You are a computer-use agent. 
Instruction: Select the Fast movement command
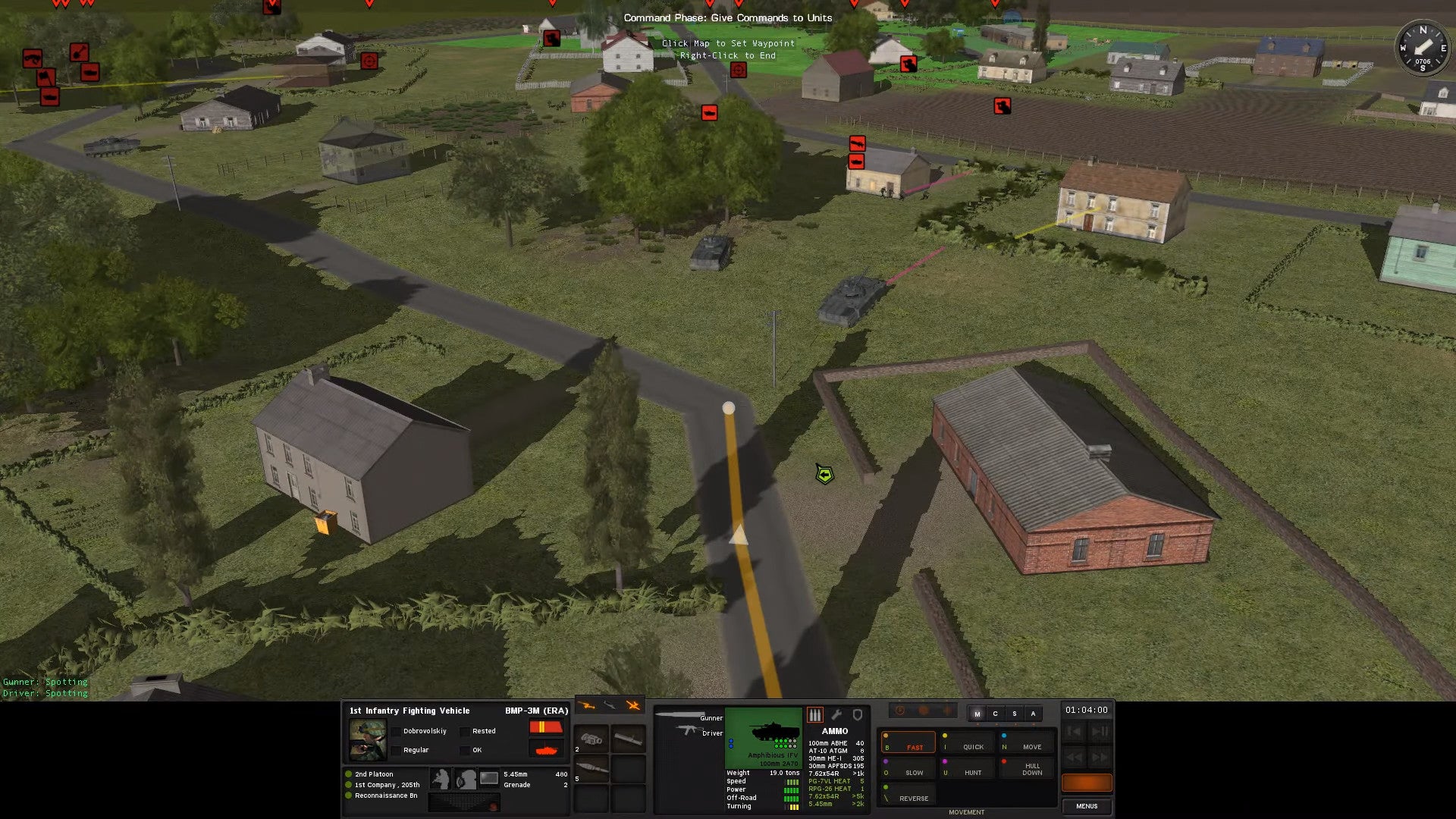(908, 742)
